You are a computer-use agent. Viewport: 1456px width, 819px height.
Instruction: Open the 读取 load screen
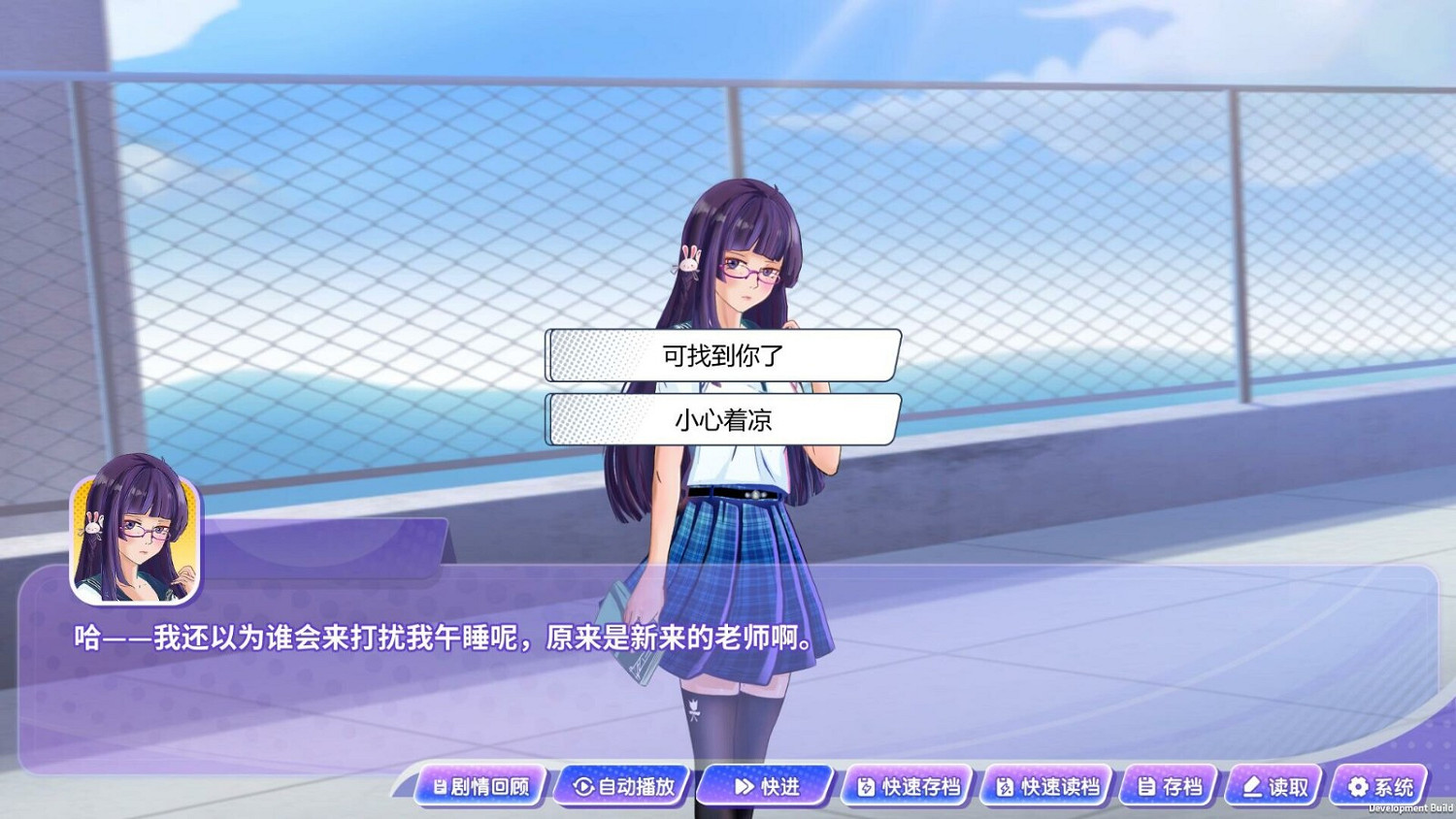click(x=1274, y=787)
